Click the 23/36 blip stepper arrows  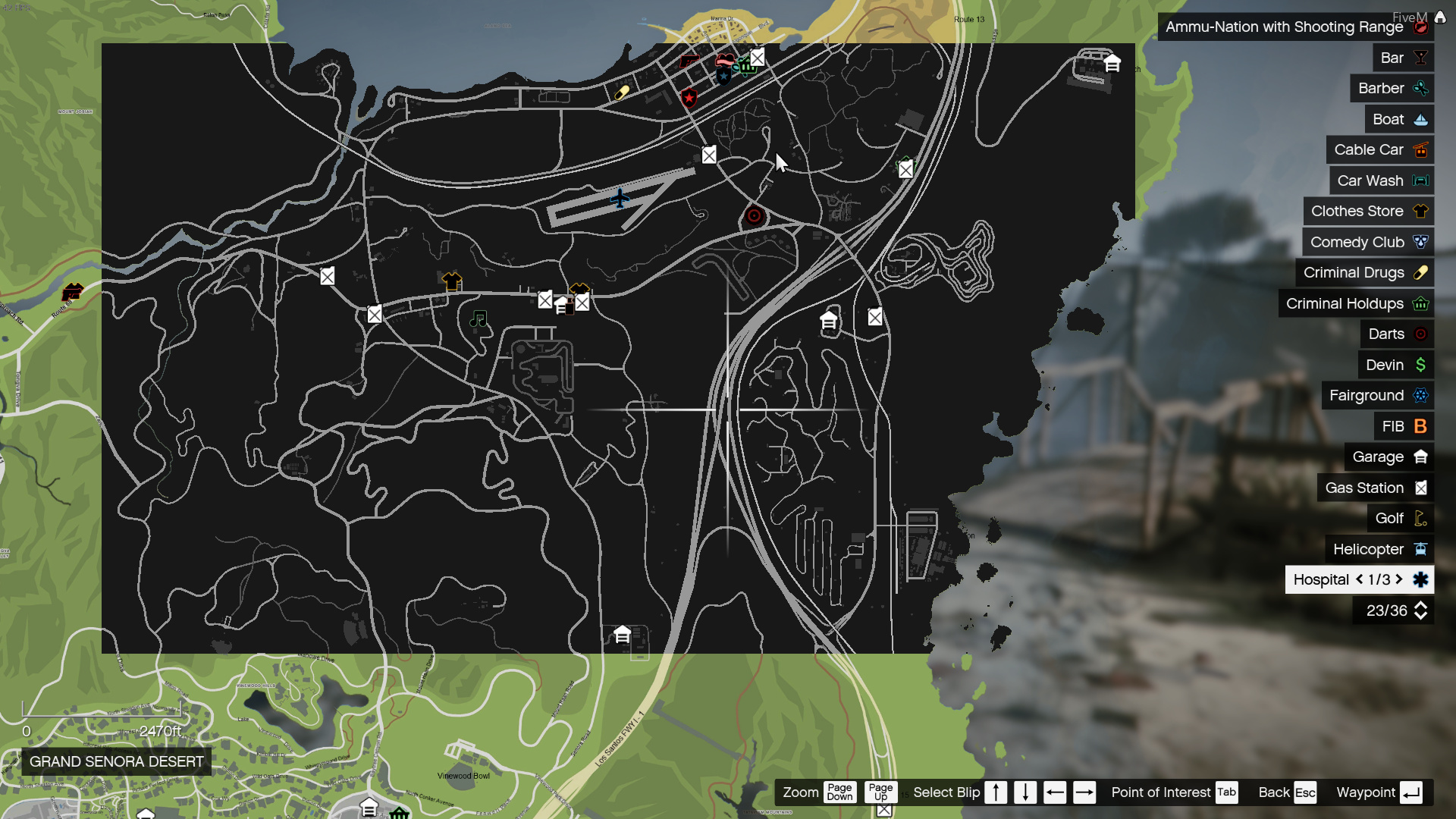pos(1420,610)
